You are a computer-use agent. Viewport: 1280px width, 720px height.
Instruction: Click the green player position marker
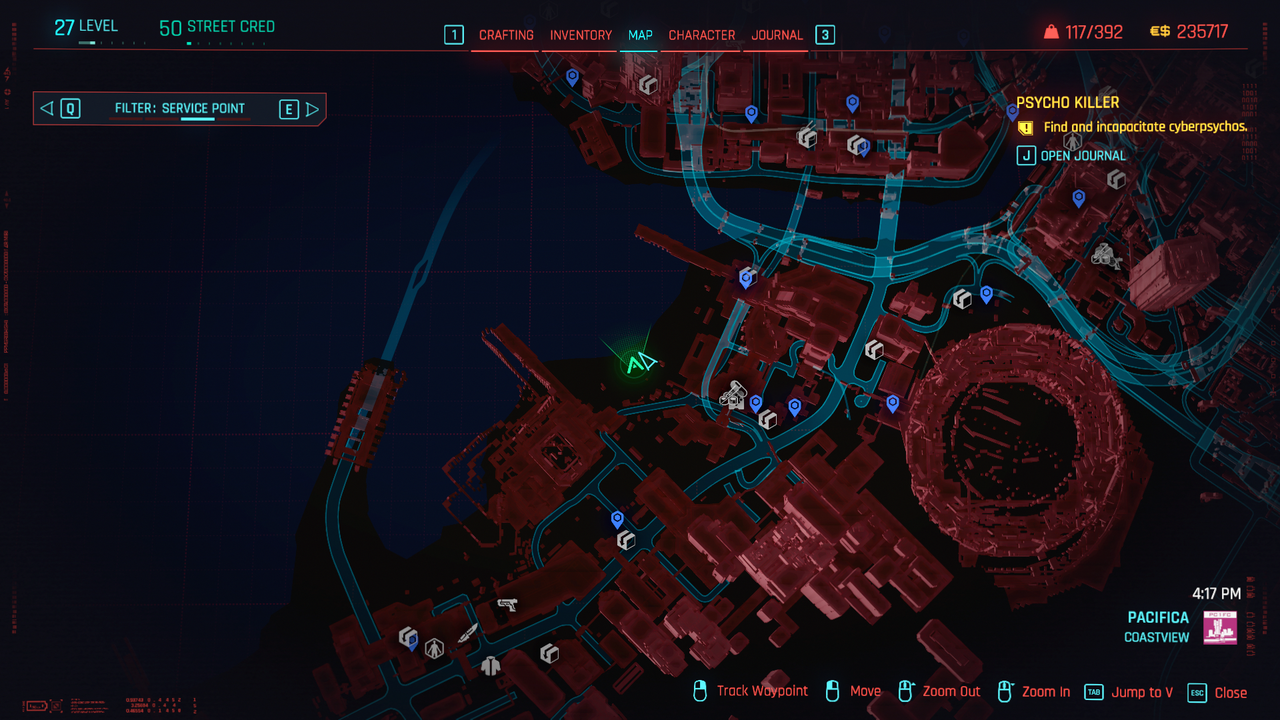(639, 364)
